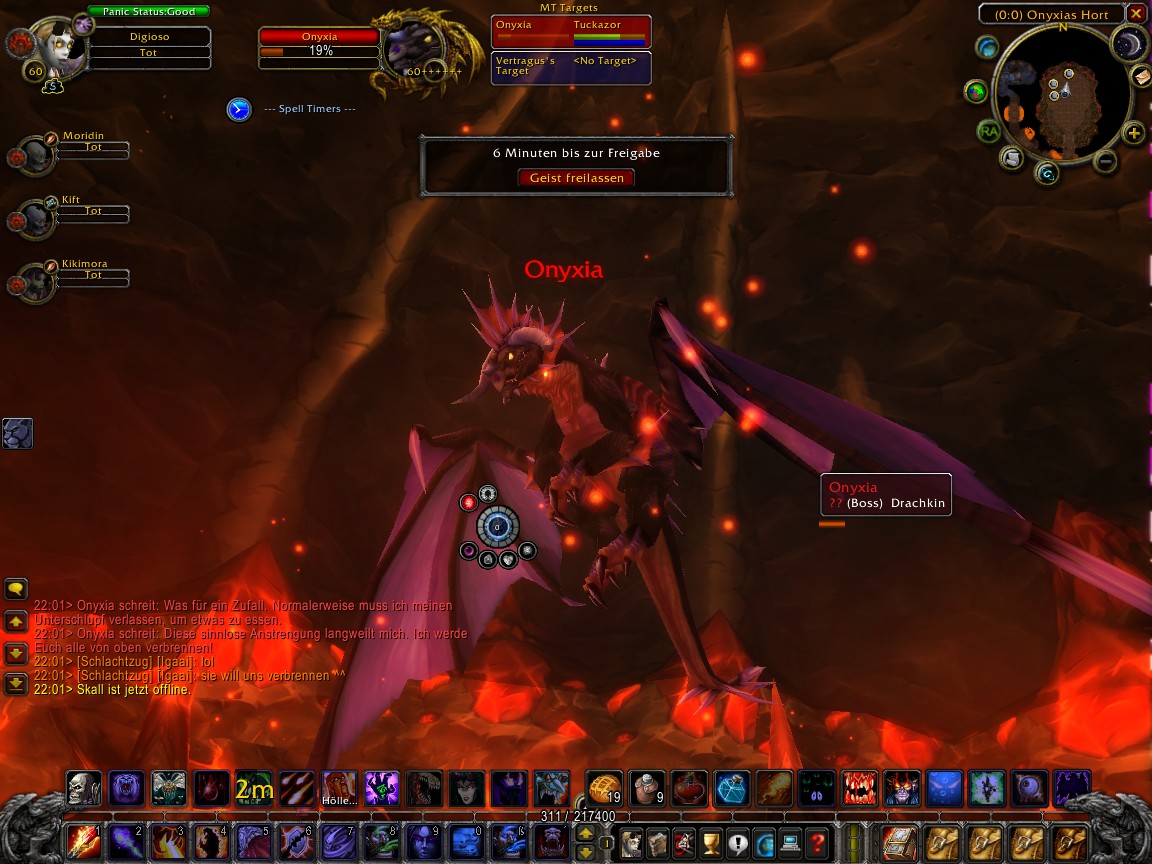This screenshot has height=864, width=1152.
Task: Zoom in the minimap with plus button
Action: point(1134,133)
